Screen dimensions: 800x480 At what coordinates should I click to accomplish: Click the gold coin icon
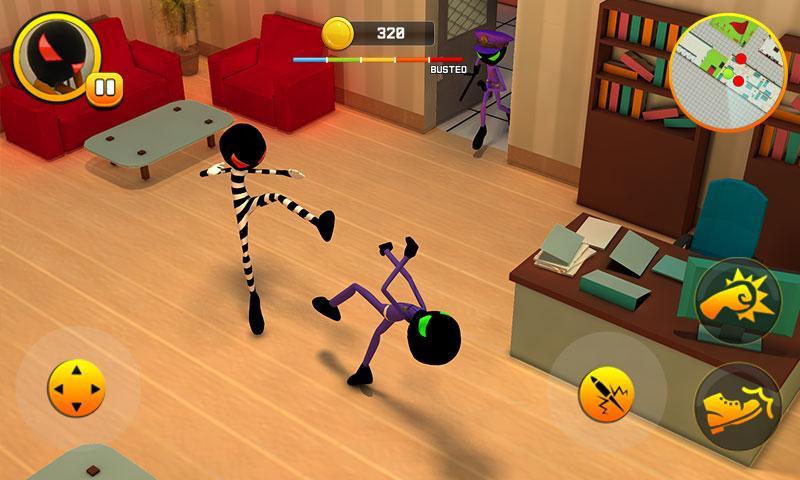click(x=340, y=33)
